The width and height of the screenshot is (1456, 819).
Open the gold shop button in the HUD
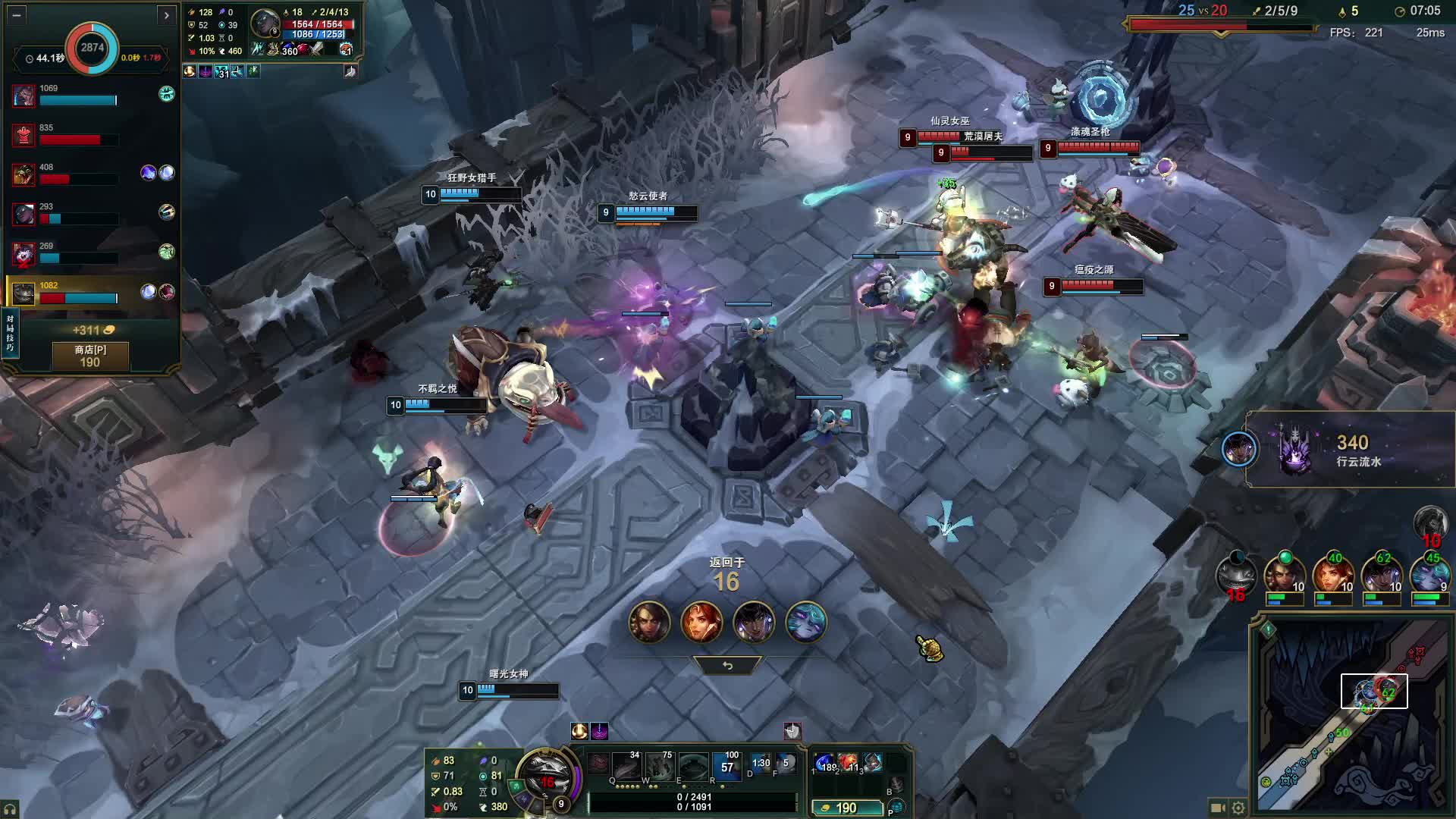click(x=846, y=808)
